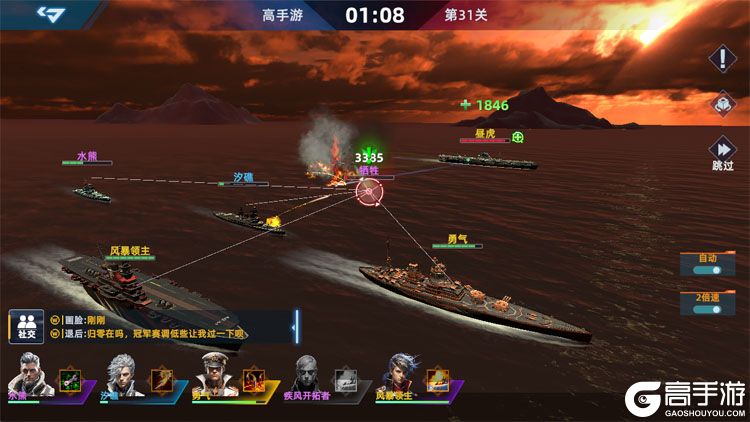Image resolution: width=750 pixels, height=422 pixels.
Task: Click the cube view icon
Action: pyautogui.click(x=722, y=104)
